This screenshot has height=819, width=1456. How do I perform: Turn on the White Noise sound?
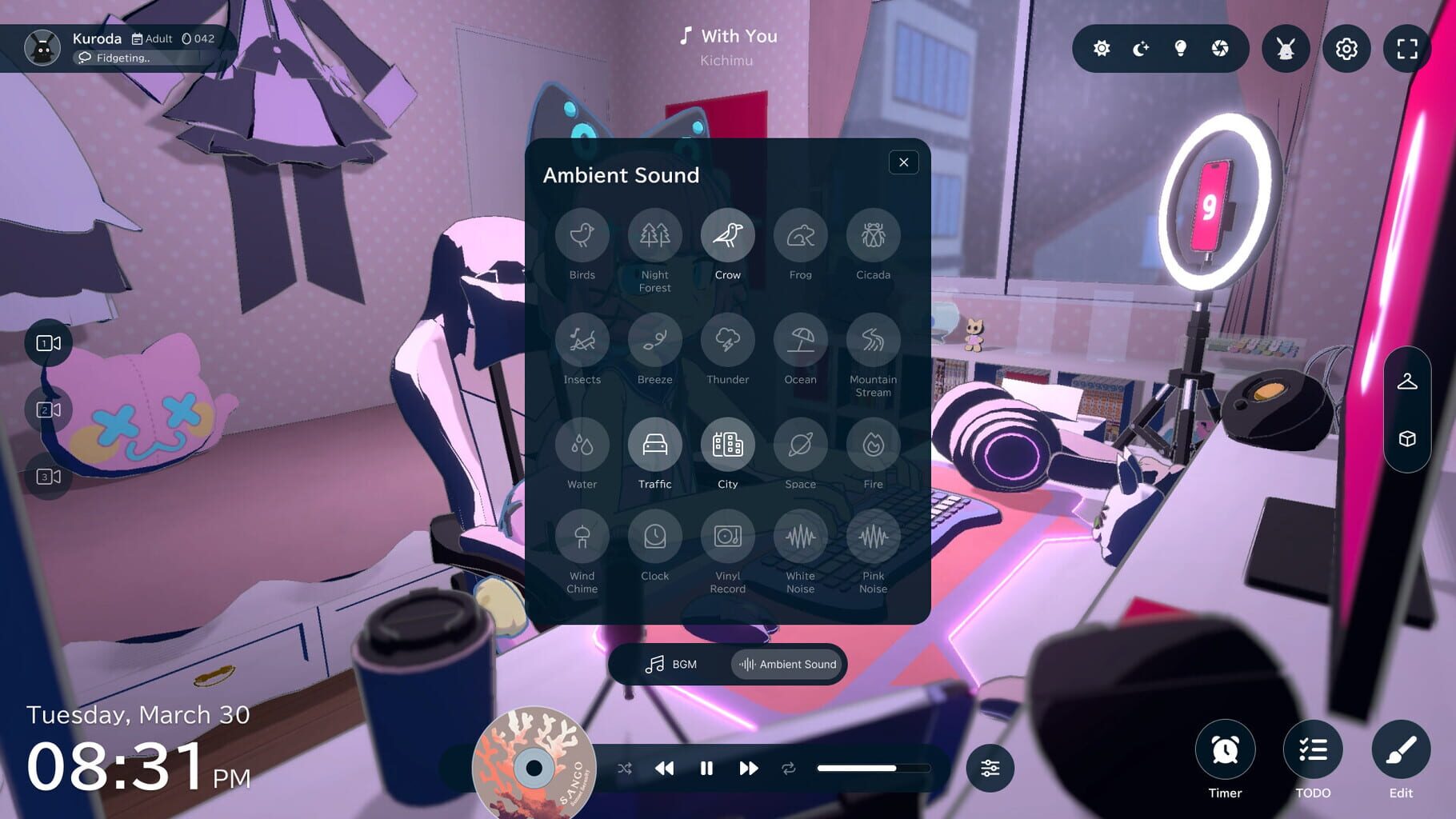pos(800,537)
